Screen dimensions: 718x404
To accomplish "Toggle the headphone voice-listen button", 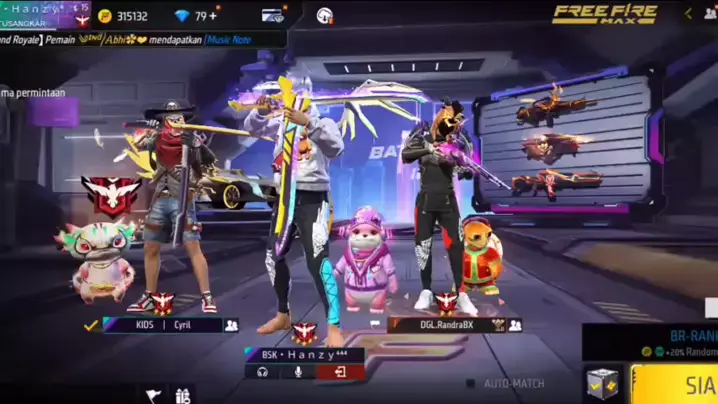I will pos(262,372).
